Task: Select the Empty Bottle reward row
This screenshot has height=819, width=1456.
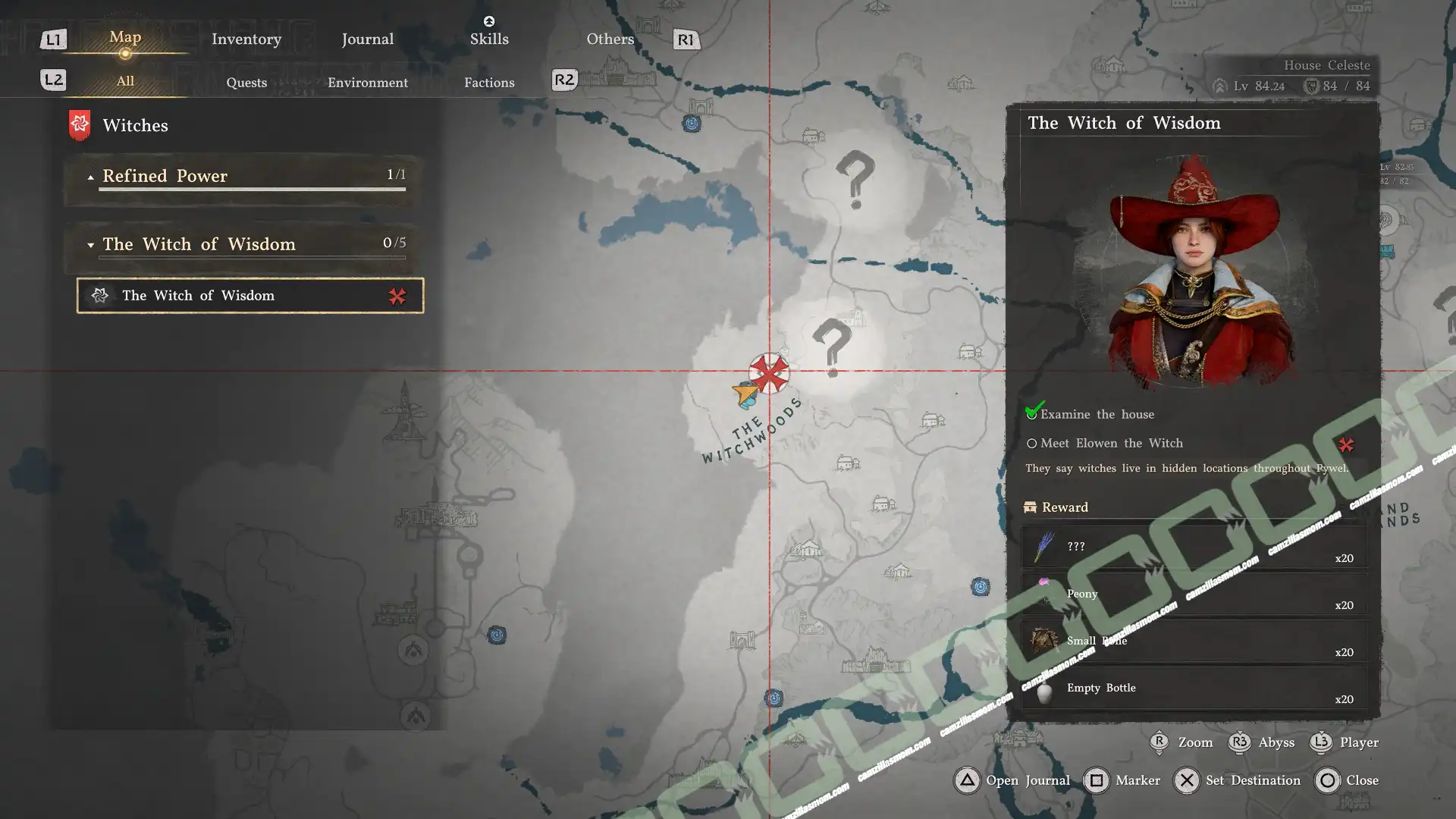Action: [1194, 689]
